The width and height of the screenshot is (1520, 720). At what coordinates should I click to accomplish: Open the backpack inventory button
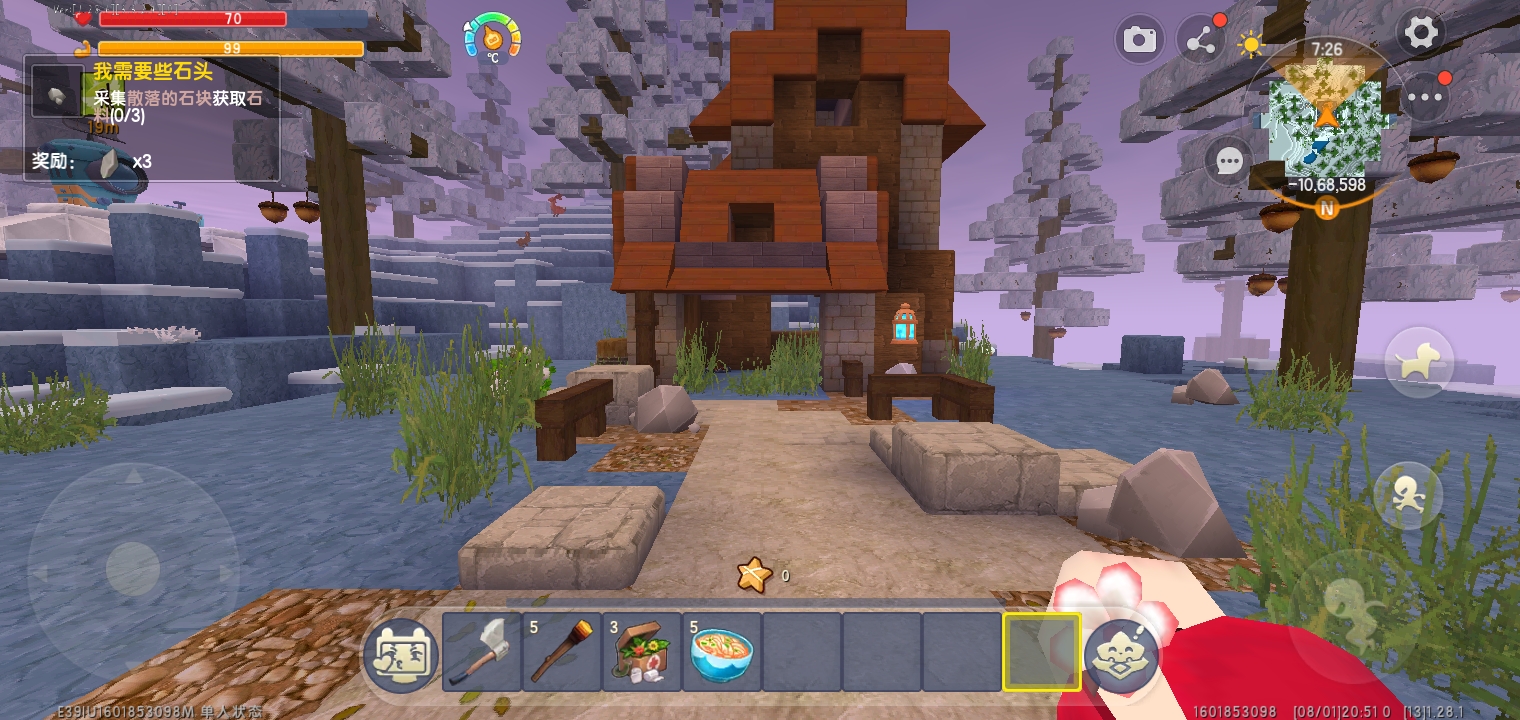tap(400, 655)
